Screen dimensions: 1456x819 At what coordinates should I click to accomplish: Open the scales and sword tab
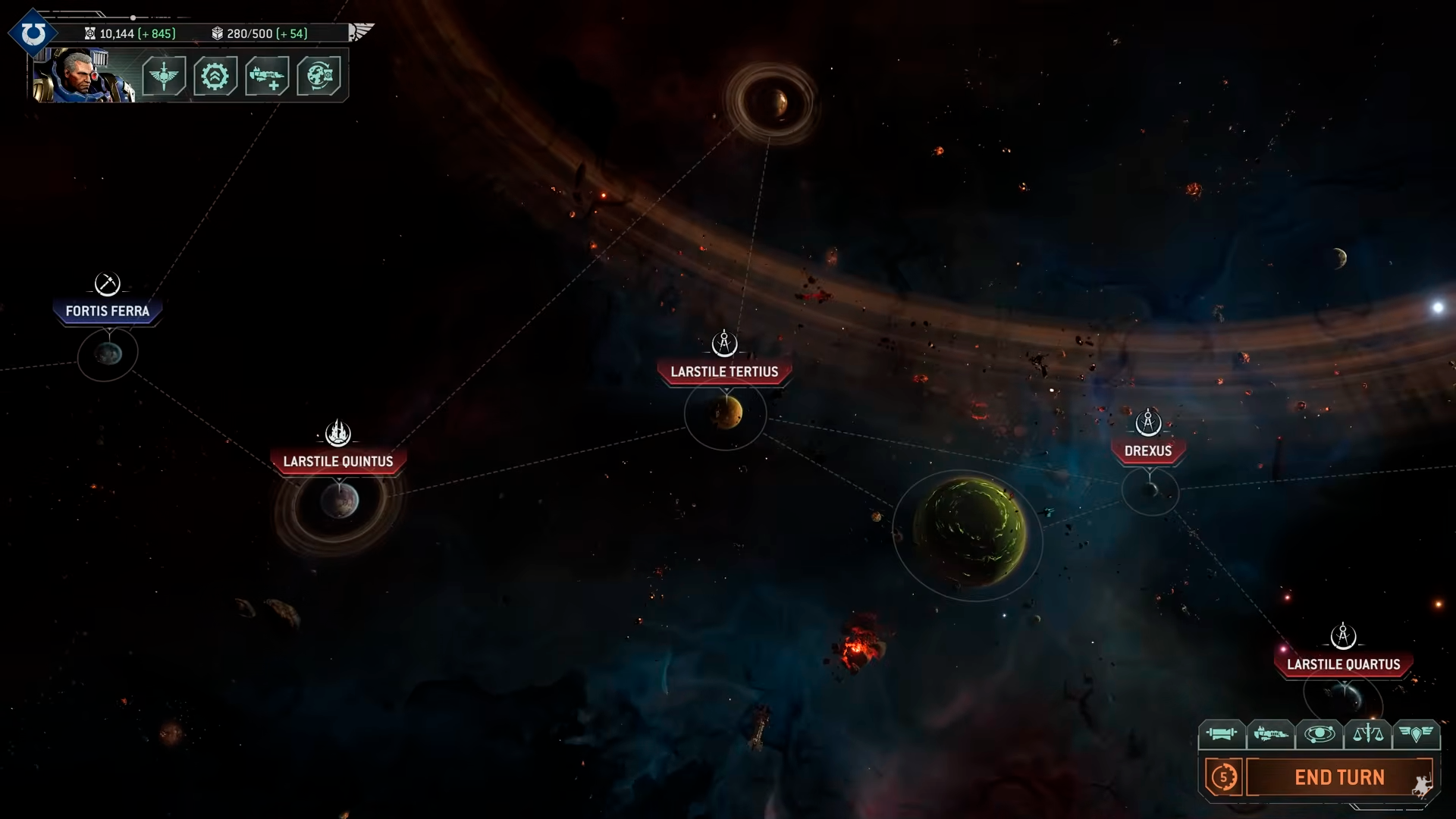pos(1368,734)
